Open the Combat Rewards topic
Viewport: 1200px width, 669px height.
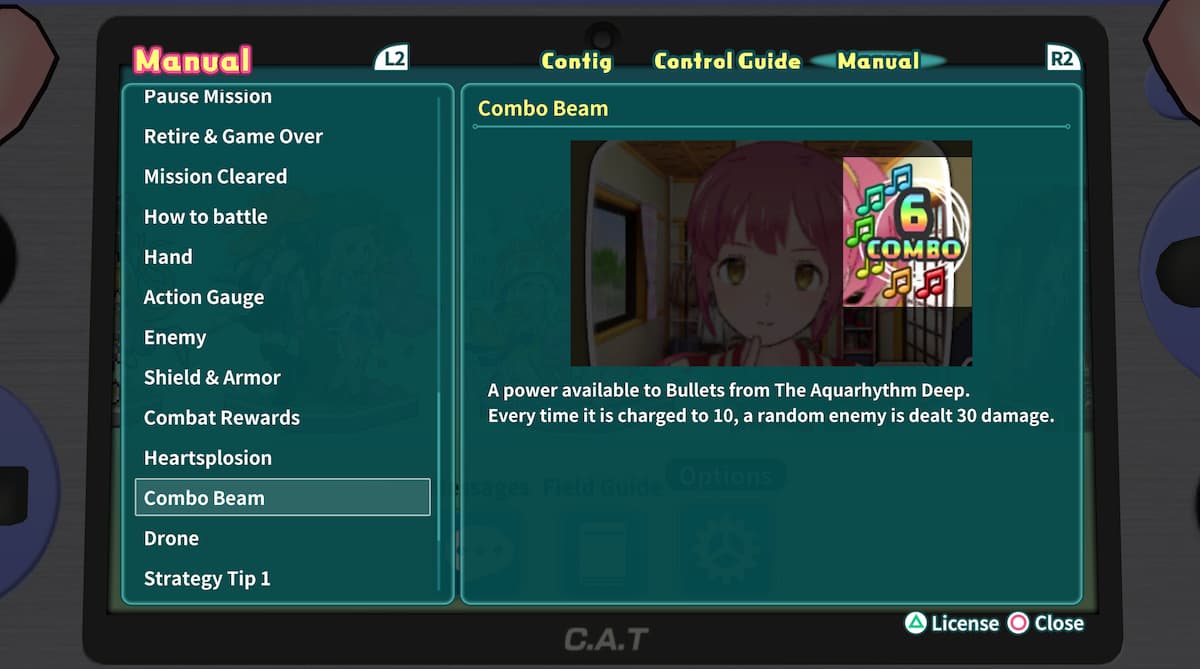[222, 418]
